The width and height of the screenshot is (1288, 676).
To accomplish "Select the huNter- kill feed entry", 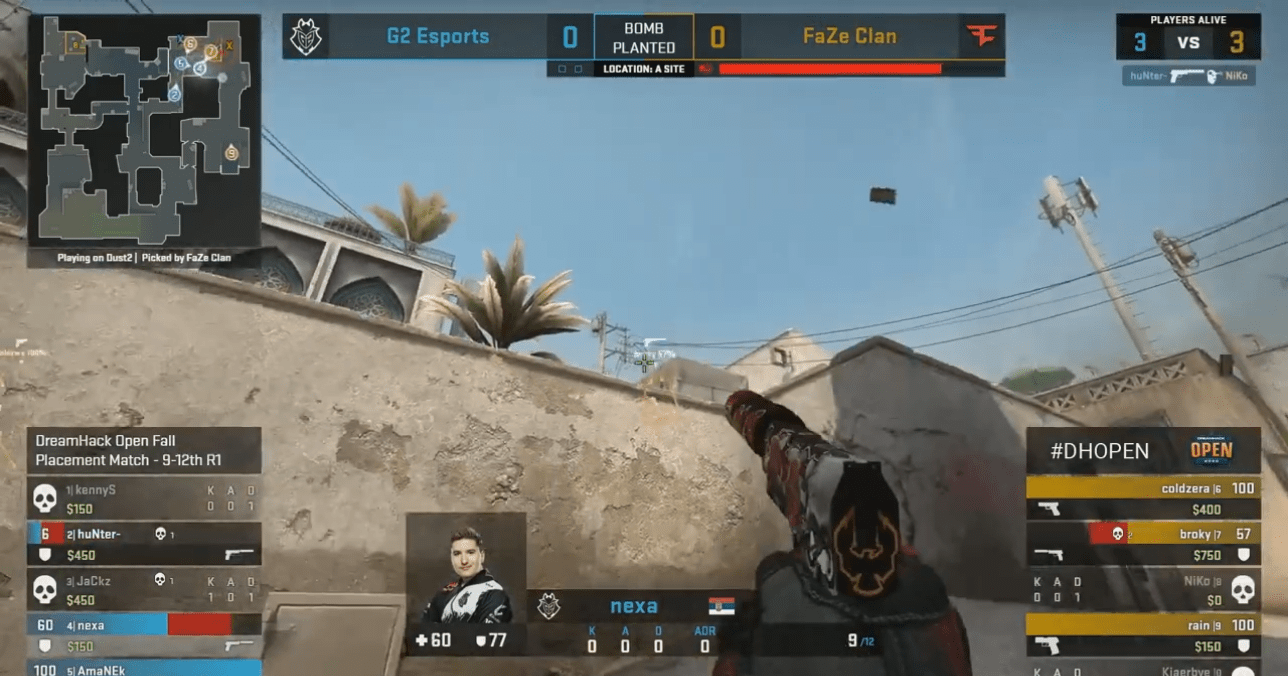I will tap(1188, 76).
